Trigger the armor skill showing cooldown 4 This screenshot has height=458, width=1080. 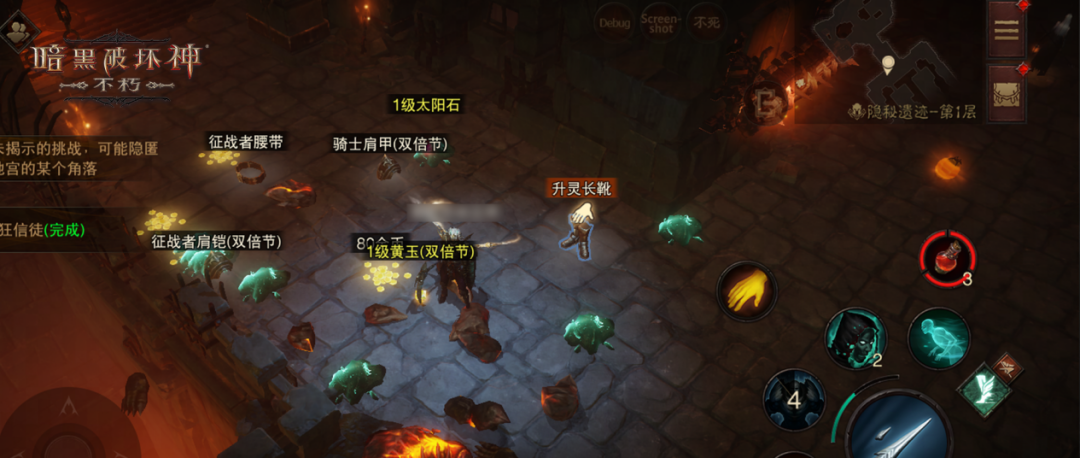(794, 400)
